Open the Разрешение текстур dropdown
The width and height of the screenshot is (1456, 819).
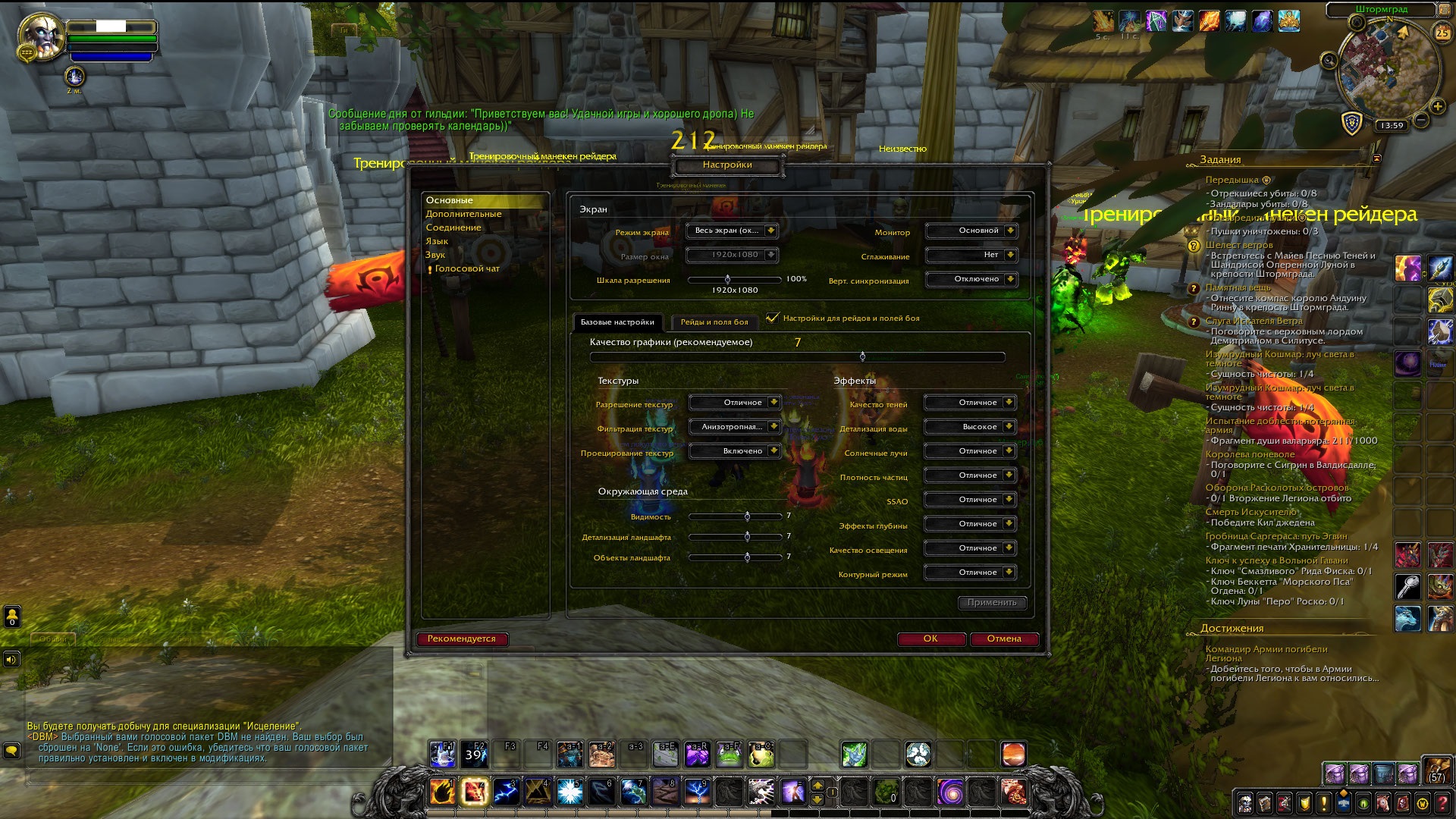[x=734, y=403]
